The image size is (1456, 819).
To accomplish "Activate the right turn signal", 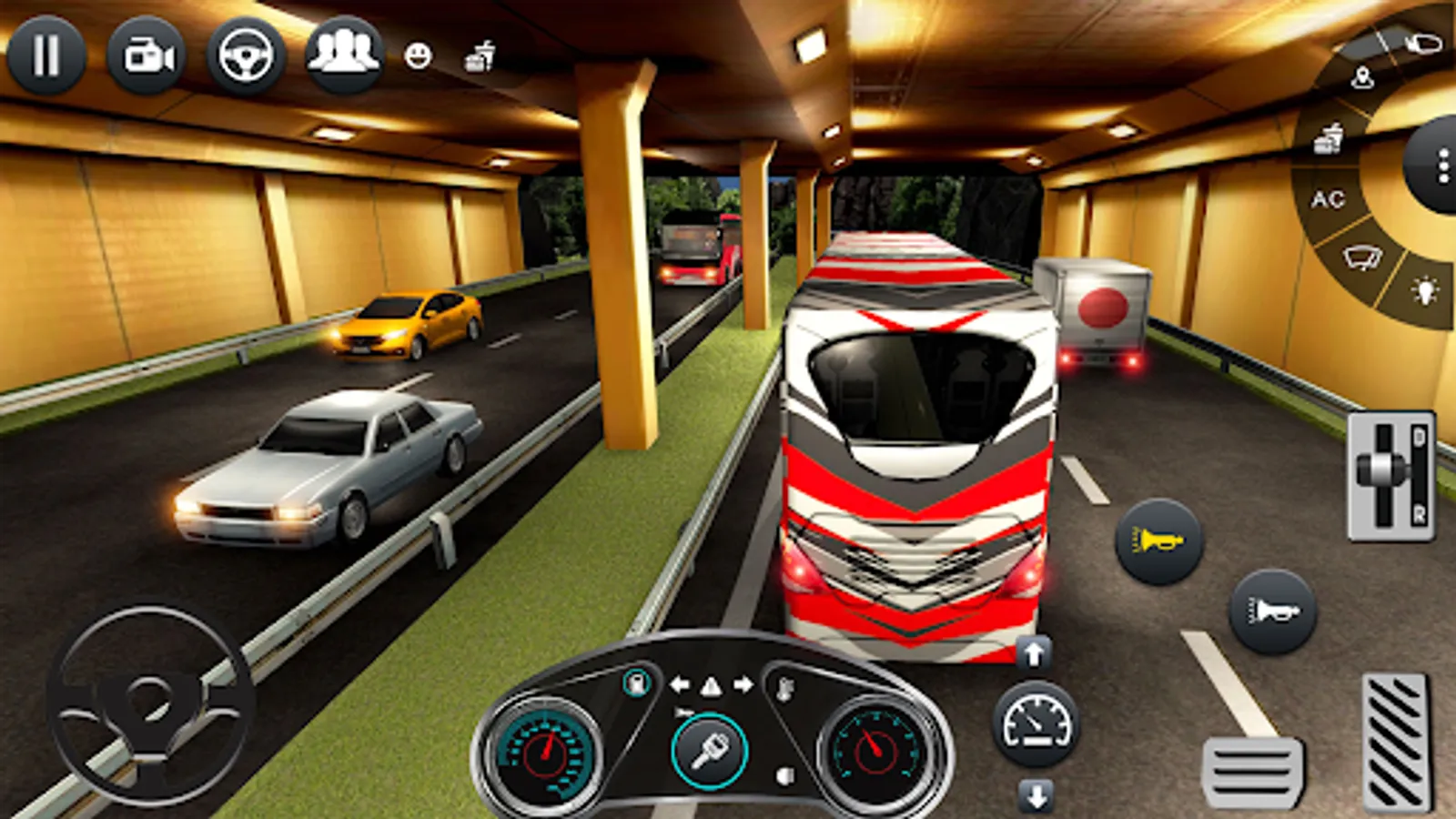I will pos(743,684).
